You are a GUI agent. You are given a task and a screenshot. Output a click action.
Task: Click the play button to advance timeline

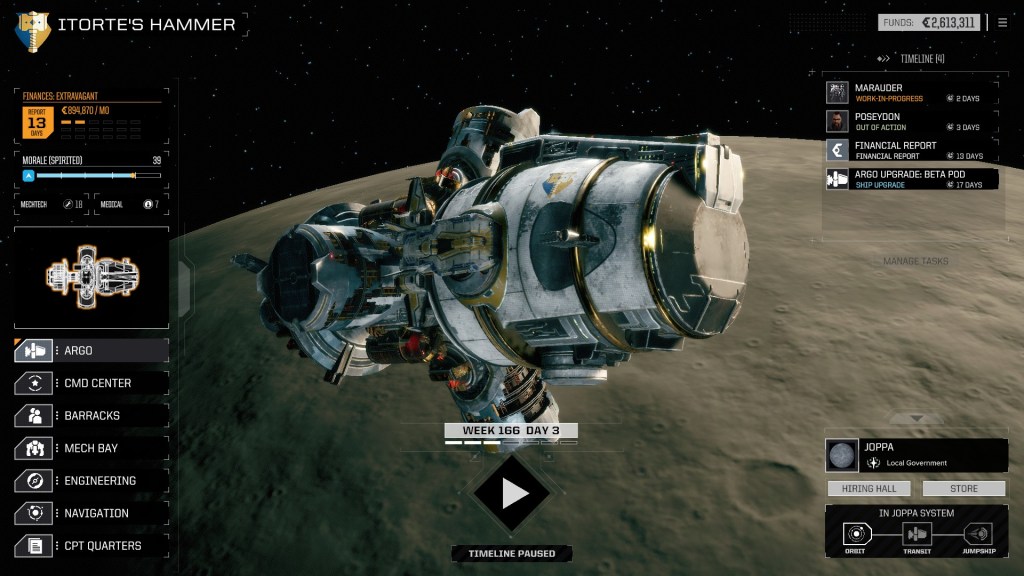513,492
